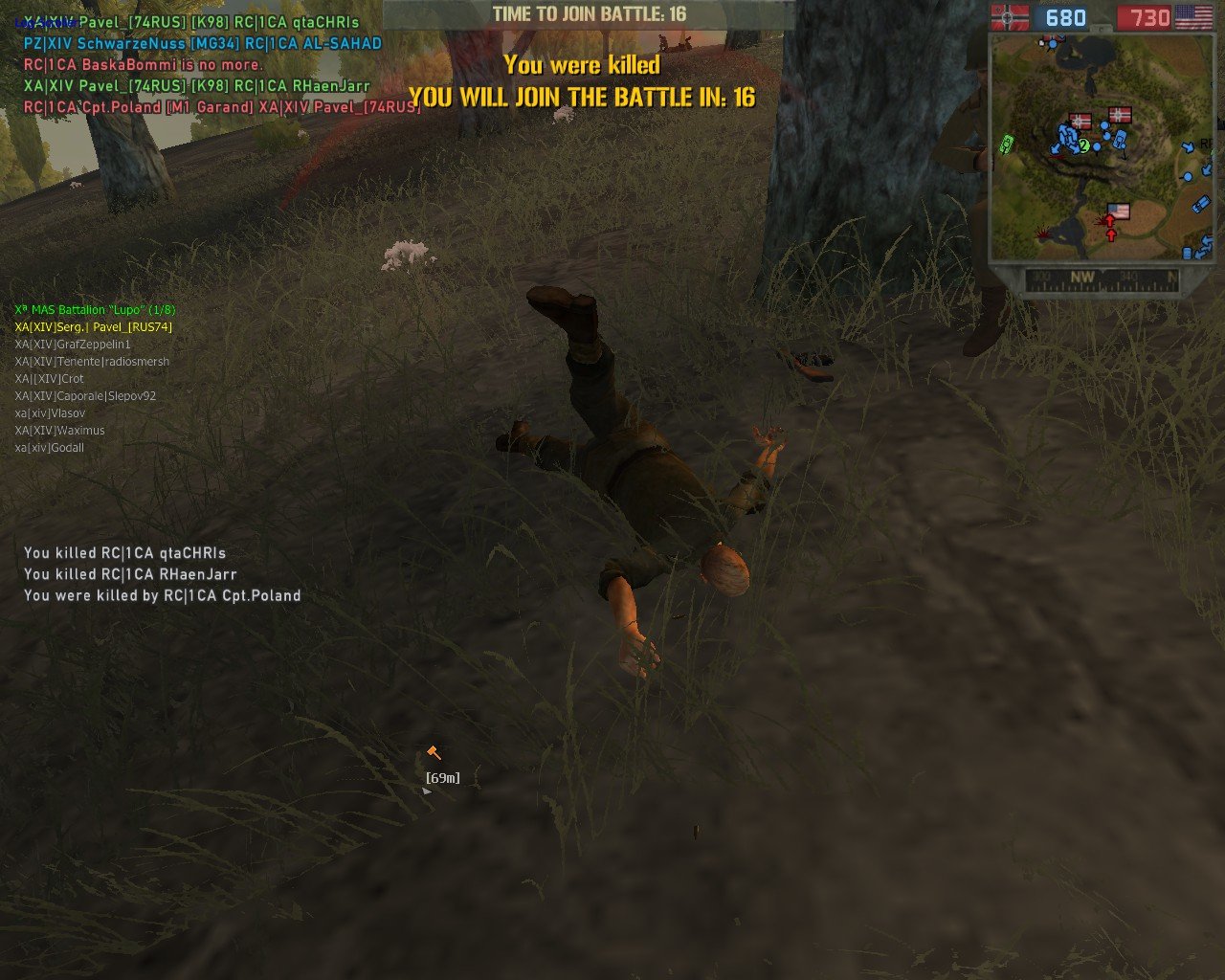
Task: Select squad member Godall
Action: coord(50,448)
